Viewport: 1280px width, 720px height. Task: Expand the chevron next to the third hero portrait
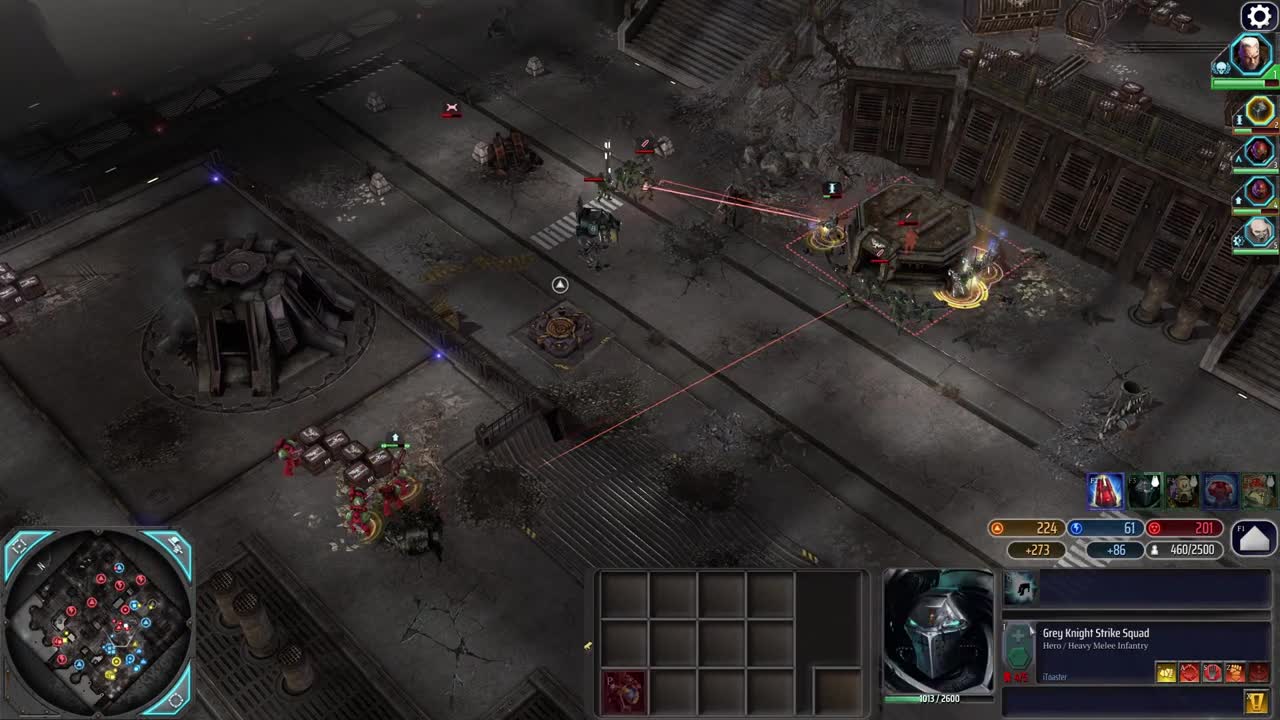(x=1239, y=159)
